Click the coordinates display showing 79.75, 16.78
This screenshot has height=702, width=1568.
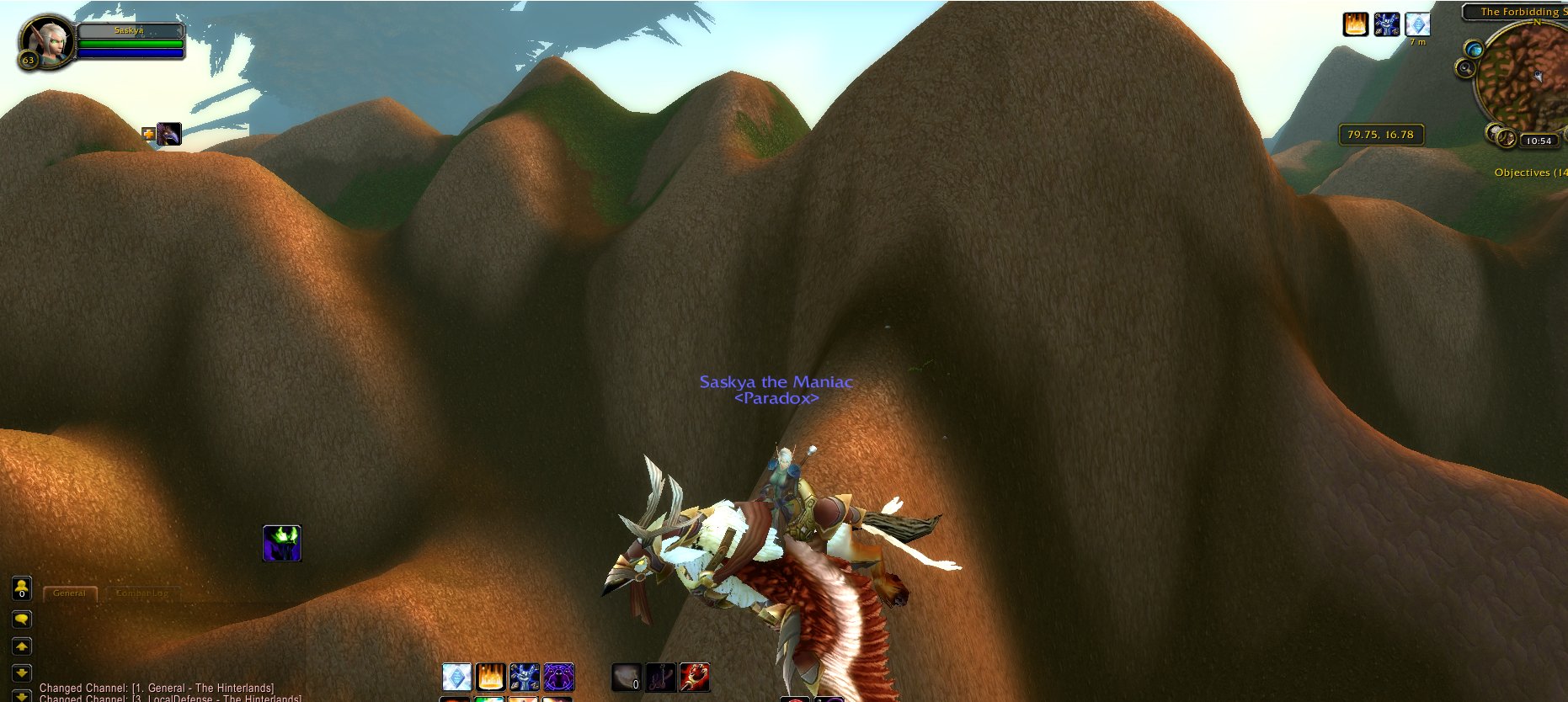point(1380,134)
